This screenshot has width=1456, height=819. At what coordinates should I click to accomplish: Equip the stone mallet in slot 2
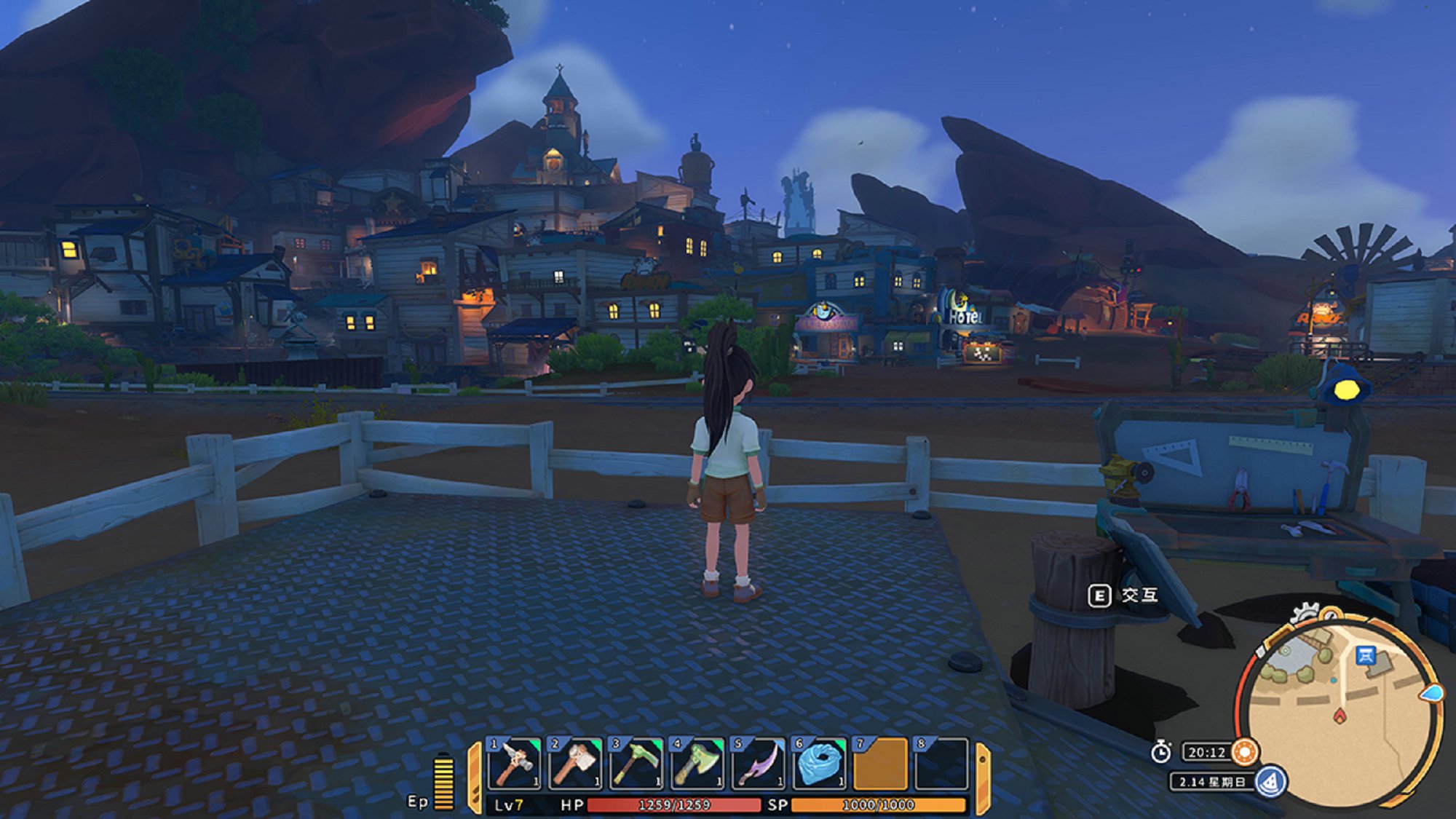575,764
